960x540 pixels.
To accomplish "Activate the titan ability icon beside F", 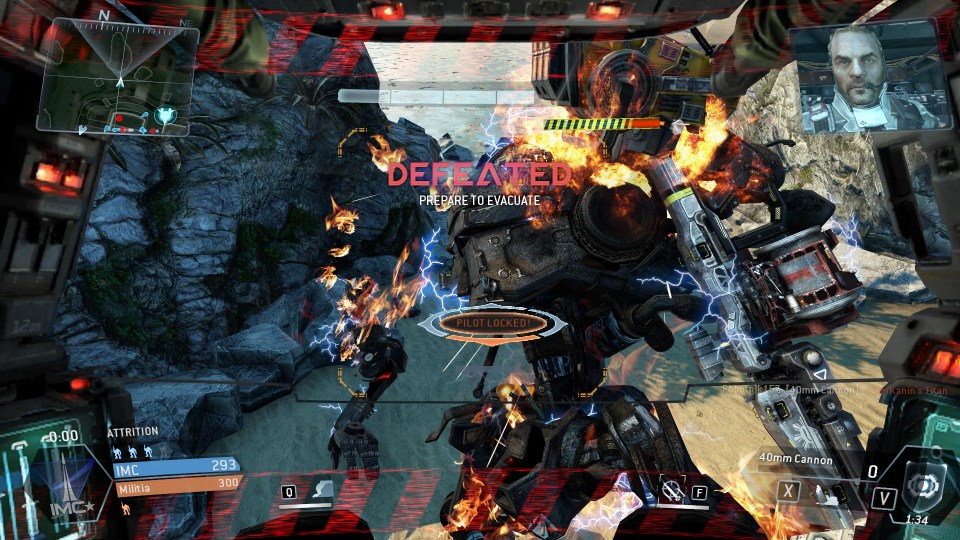I will pos(672,491).
